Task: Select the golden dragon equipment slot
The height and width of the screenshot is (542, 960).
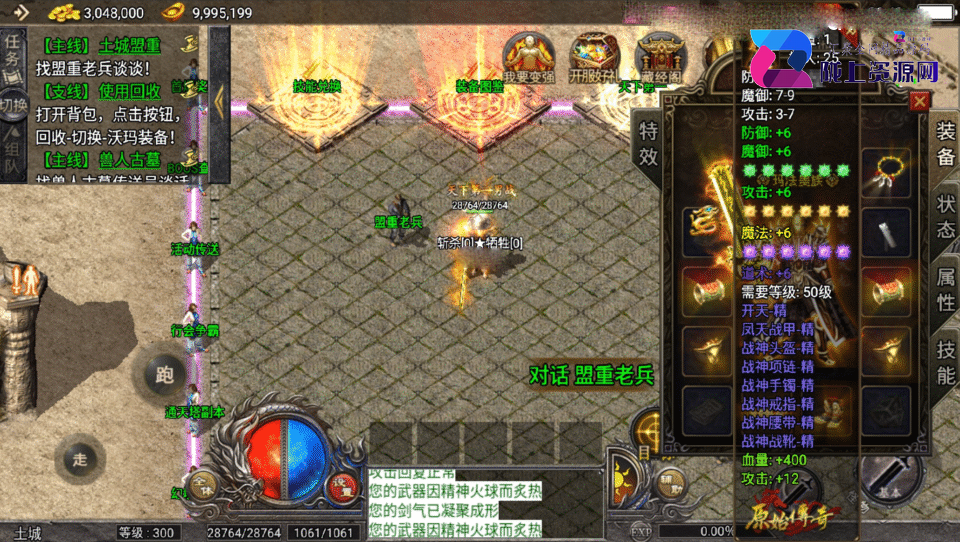Action: click(x=701, y=230)
